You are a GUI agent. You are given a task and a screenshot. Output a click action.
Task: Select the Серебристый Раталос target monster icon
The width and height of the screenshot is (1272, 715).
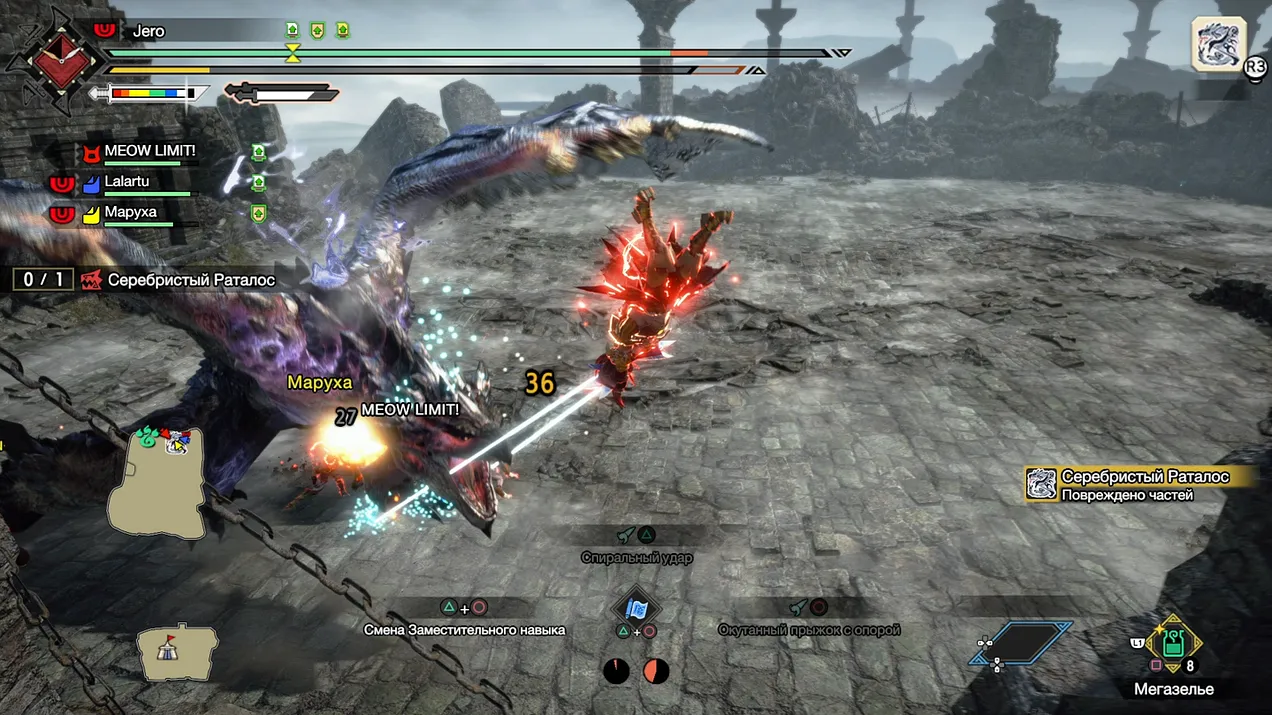(1217, 44)
